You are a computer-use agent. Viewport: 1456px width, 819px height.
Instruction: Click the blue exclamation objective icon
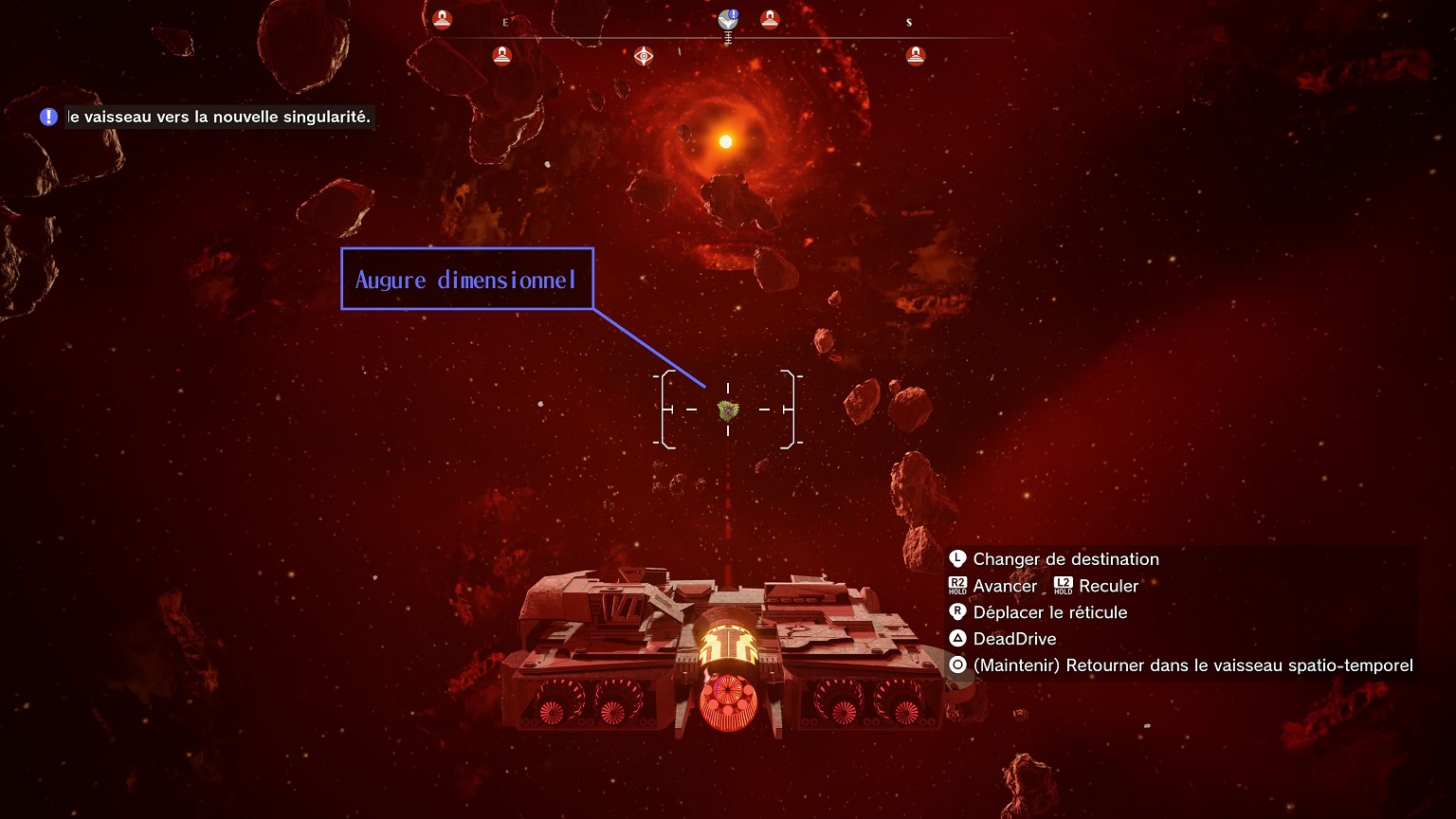[x=48, y=118]
